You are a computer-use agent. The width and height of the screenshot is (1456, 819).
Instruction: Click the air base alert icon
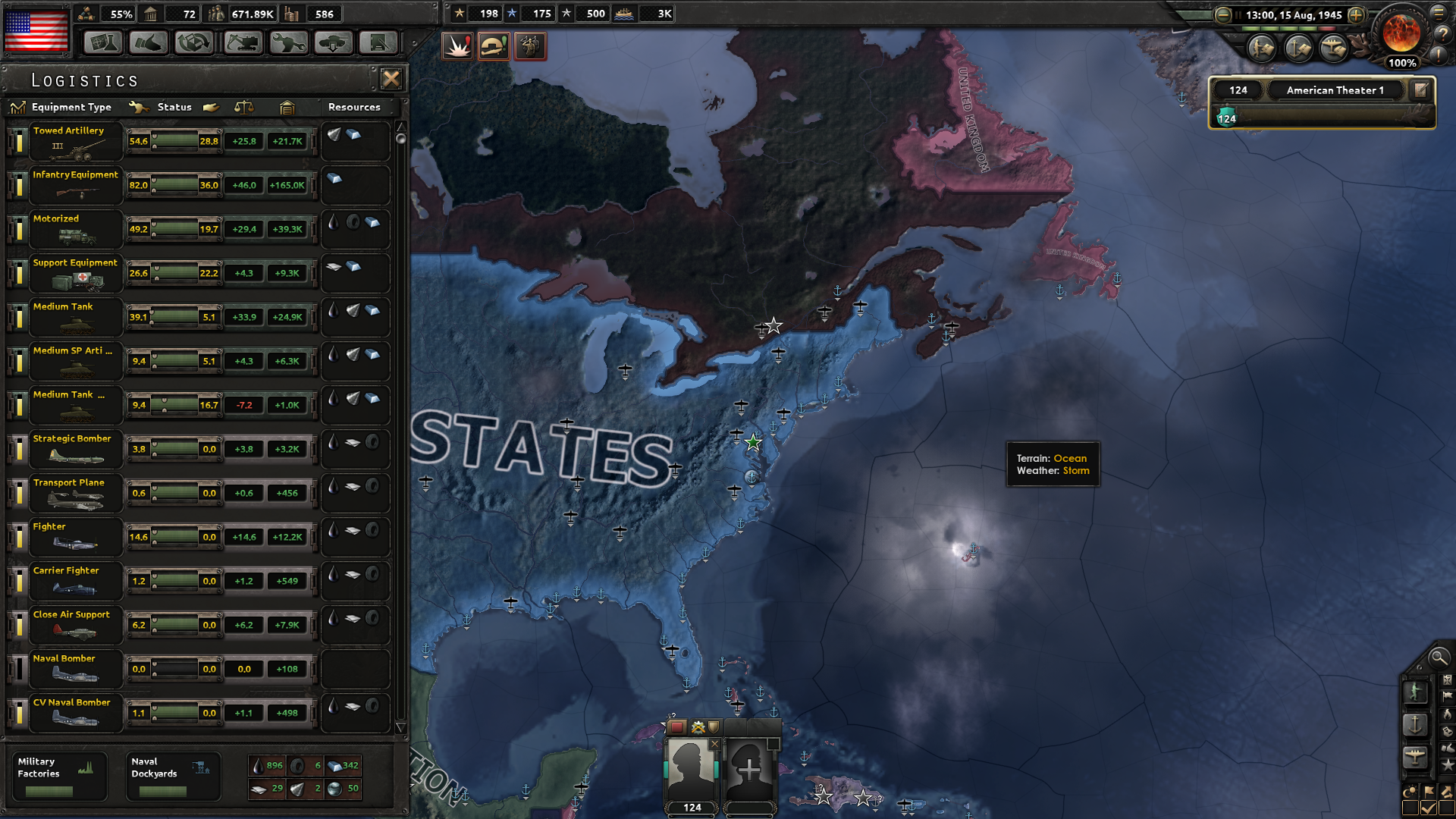[494, 46]
